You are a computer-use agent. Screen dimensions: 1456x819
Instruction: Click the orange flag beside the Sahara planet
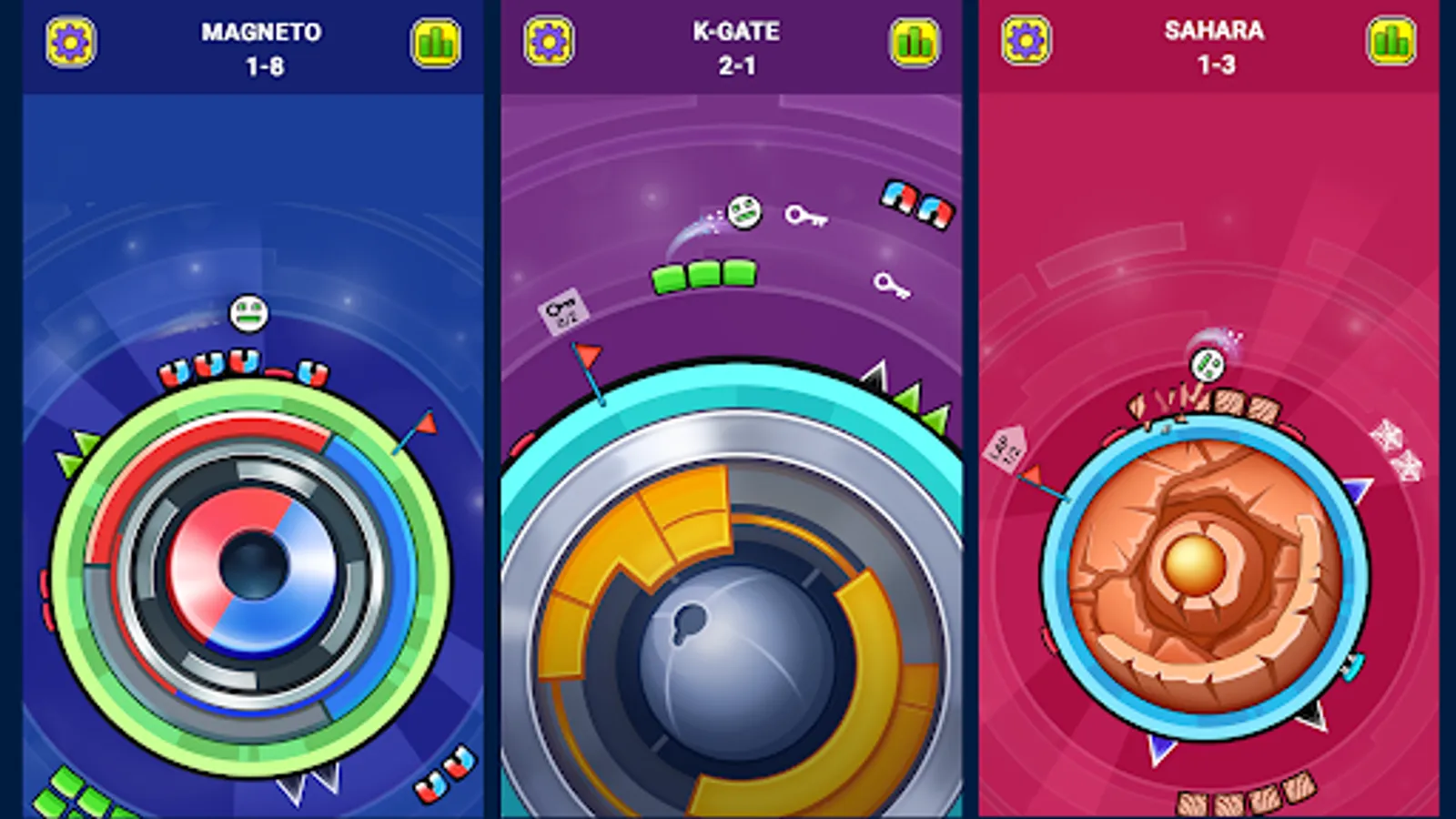[x=1031, y=473]
